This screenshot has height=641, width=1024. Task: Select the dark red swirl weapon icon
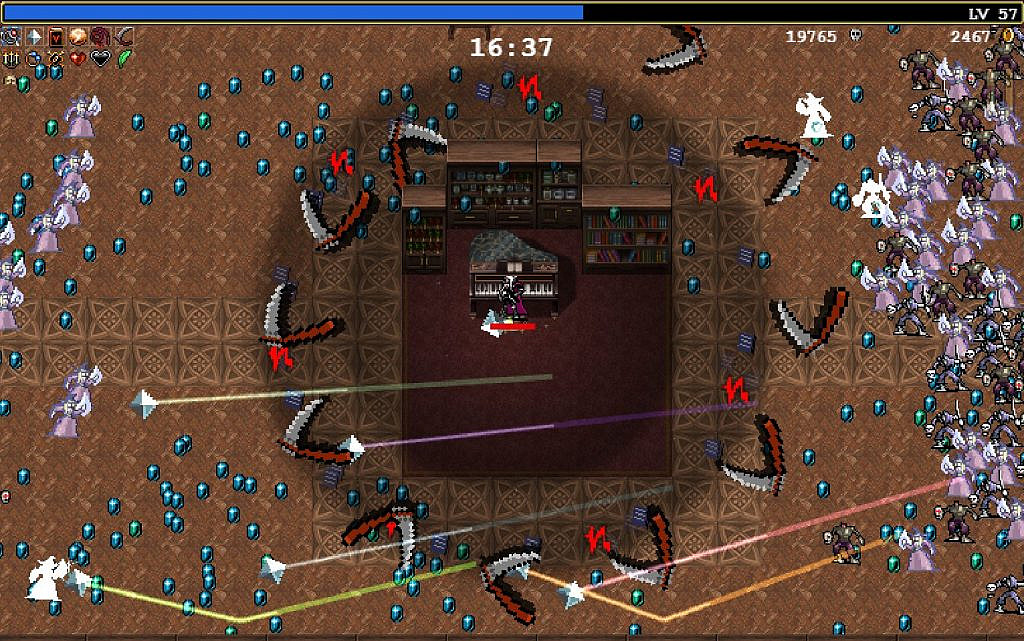pos(100,37)
